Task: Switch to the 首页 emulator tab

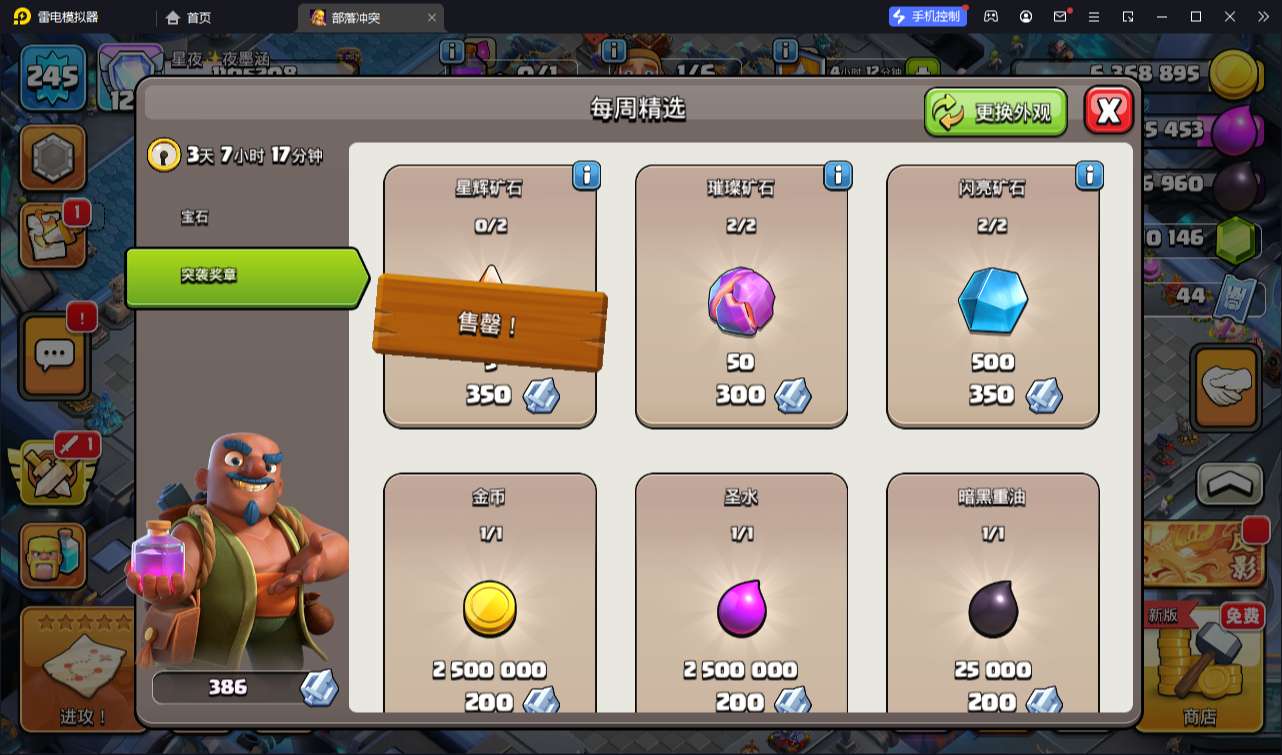Action: pyautogui.click(x=189, y=17)
